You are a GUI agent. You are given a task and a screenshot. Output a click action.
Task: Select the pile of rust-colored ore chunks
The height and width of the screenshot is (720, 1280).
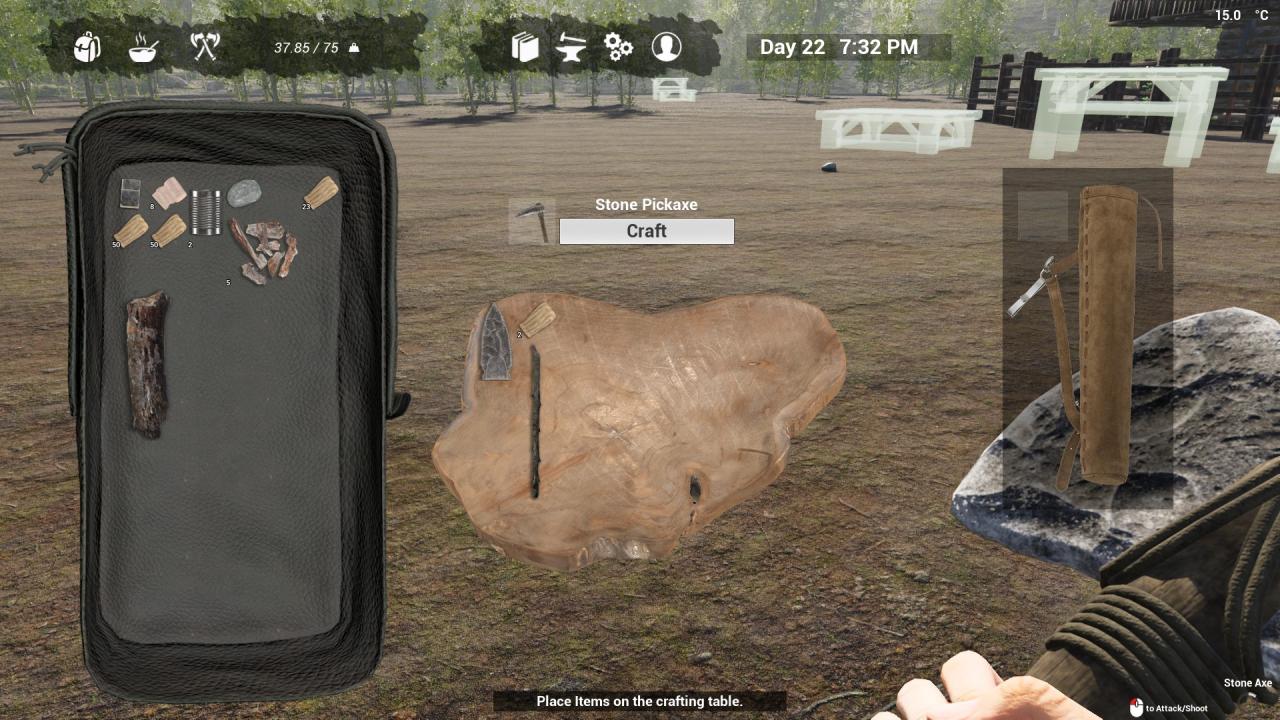[x=265, y=250]
